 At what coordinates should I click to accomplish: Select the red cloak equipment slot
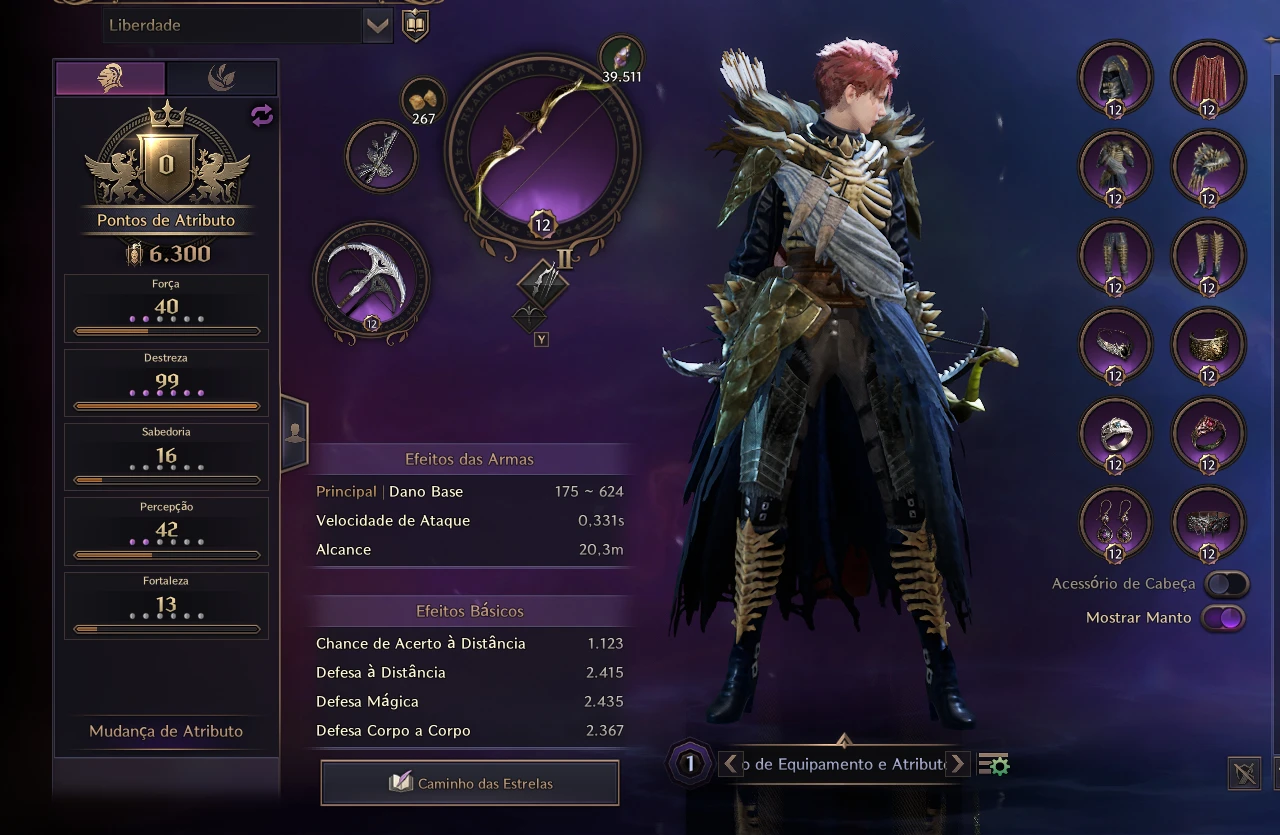[1208, 78]
